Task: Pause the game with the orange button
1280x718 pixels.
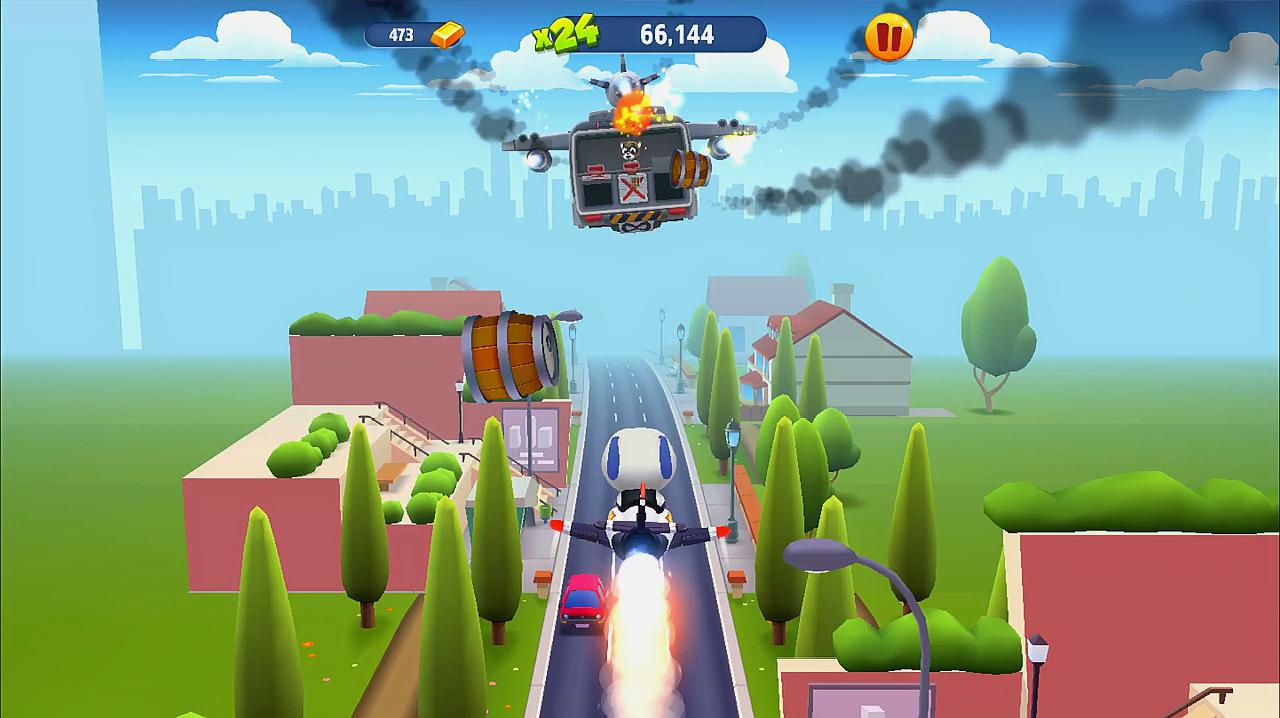Action: 888,37
